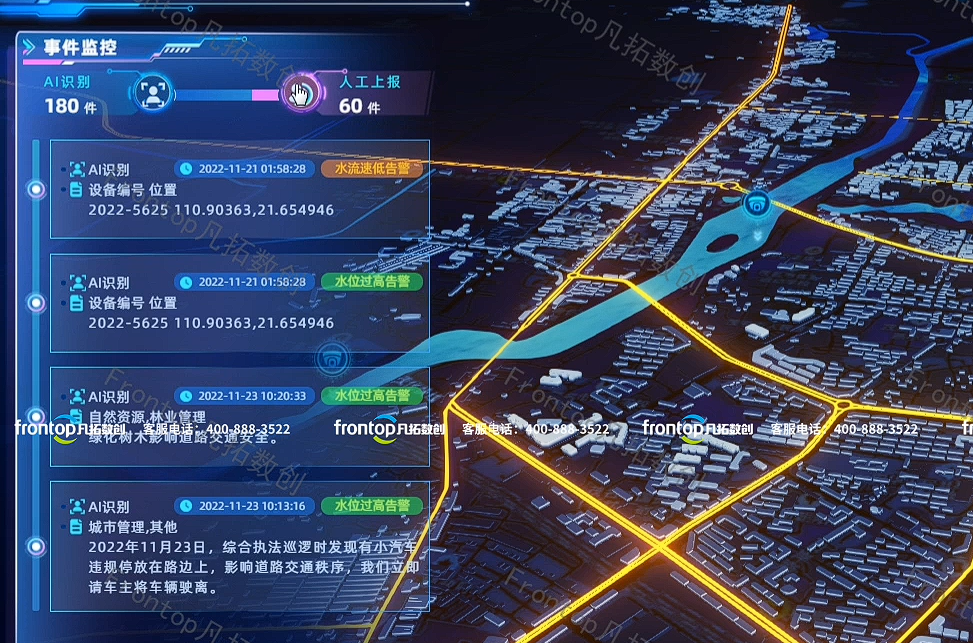Switch to 人工上报 using the hand icon
973x643 pixels.
299,95
